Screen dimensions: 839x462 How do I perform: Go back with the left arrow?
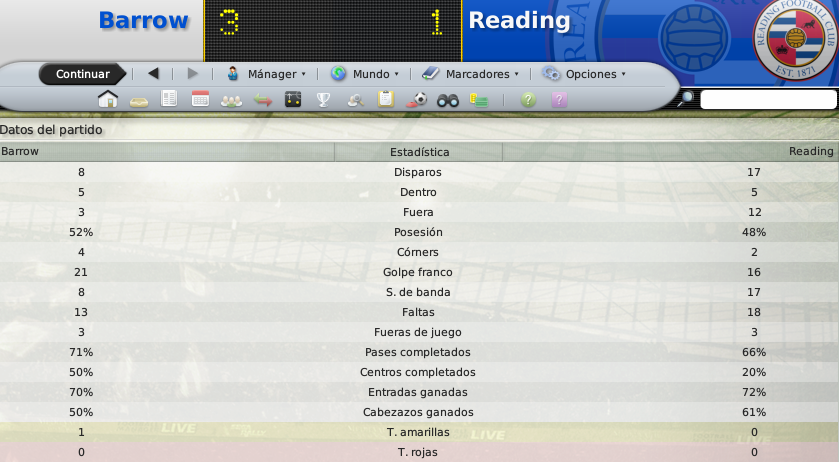click(x=153, y=73)
